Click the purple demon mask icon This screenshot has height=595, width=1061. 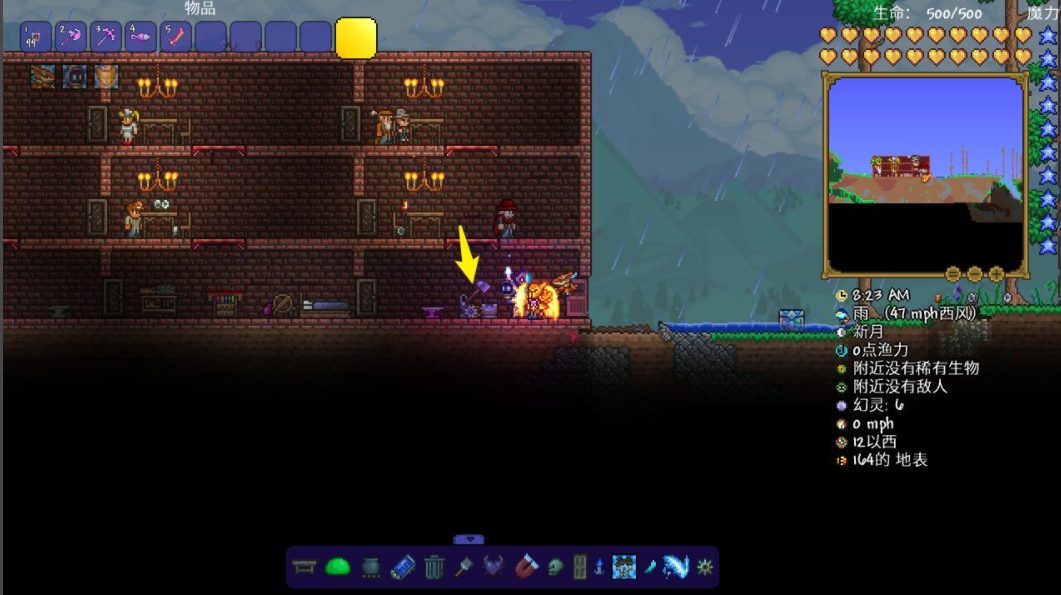coord(493,567)
